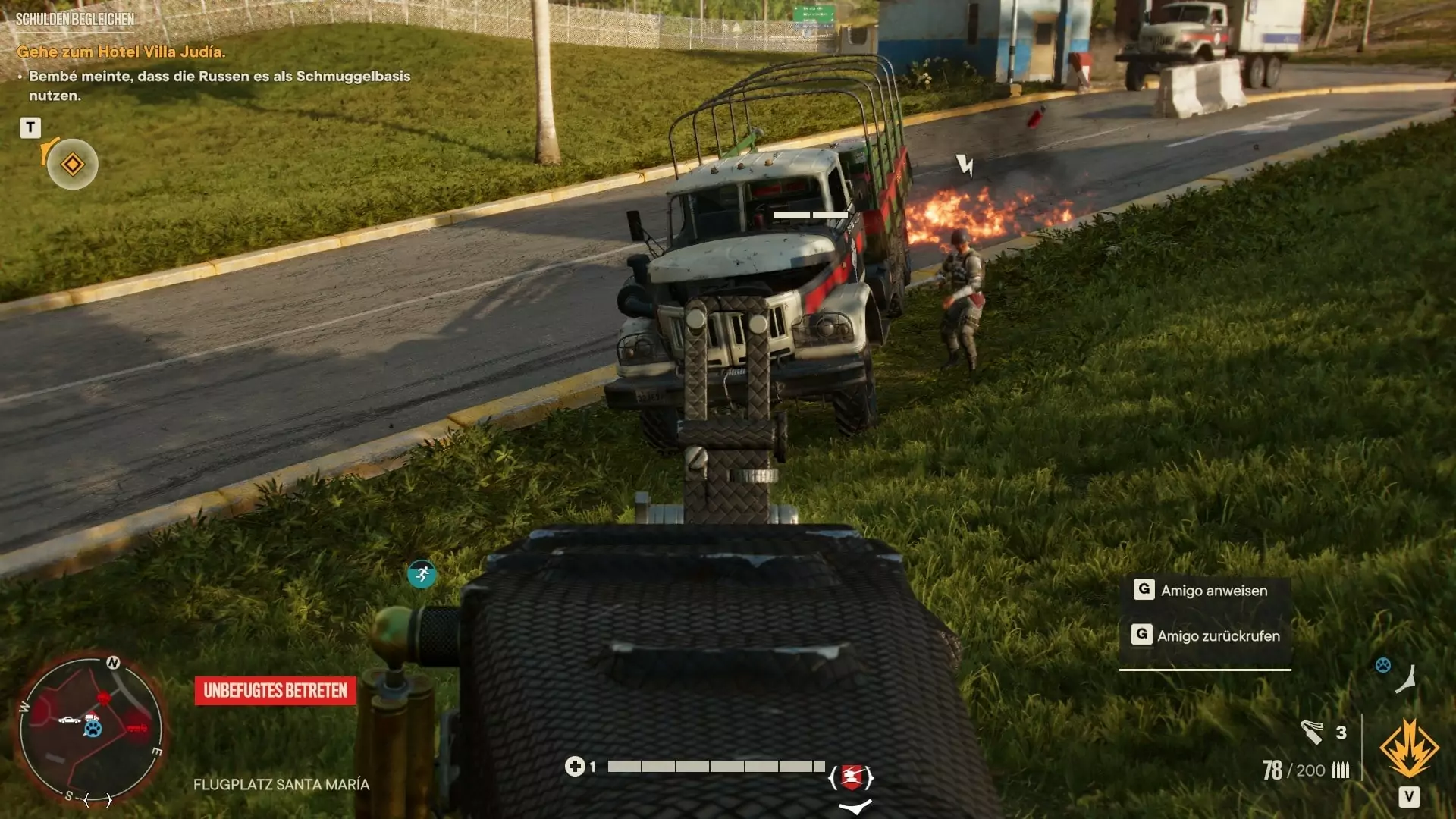The width and height of the screenshot is (1456, 819).
Task: Click the red Unbefugtes Betreten warning
Action: tap(275, 691)
